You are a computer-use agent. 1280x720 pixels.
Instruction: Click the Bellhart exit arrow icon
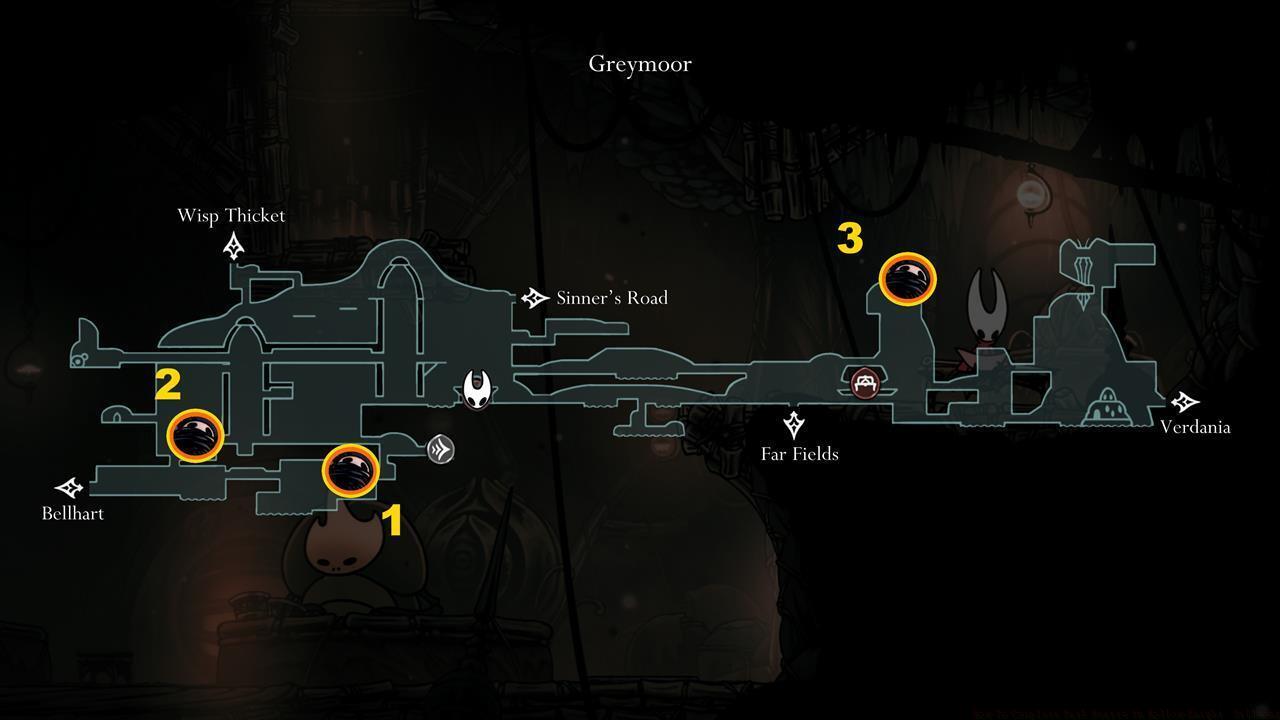coord(70,489)
